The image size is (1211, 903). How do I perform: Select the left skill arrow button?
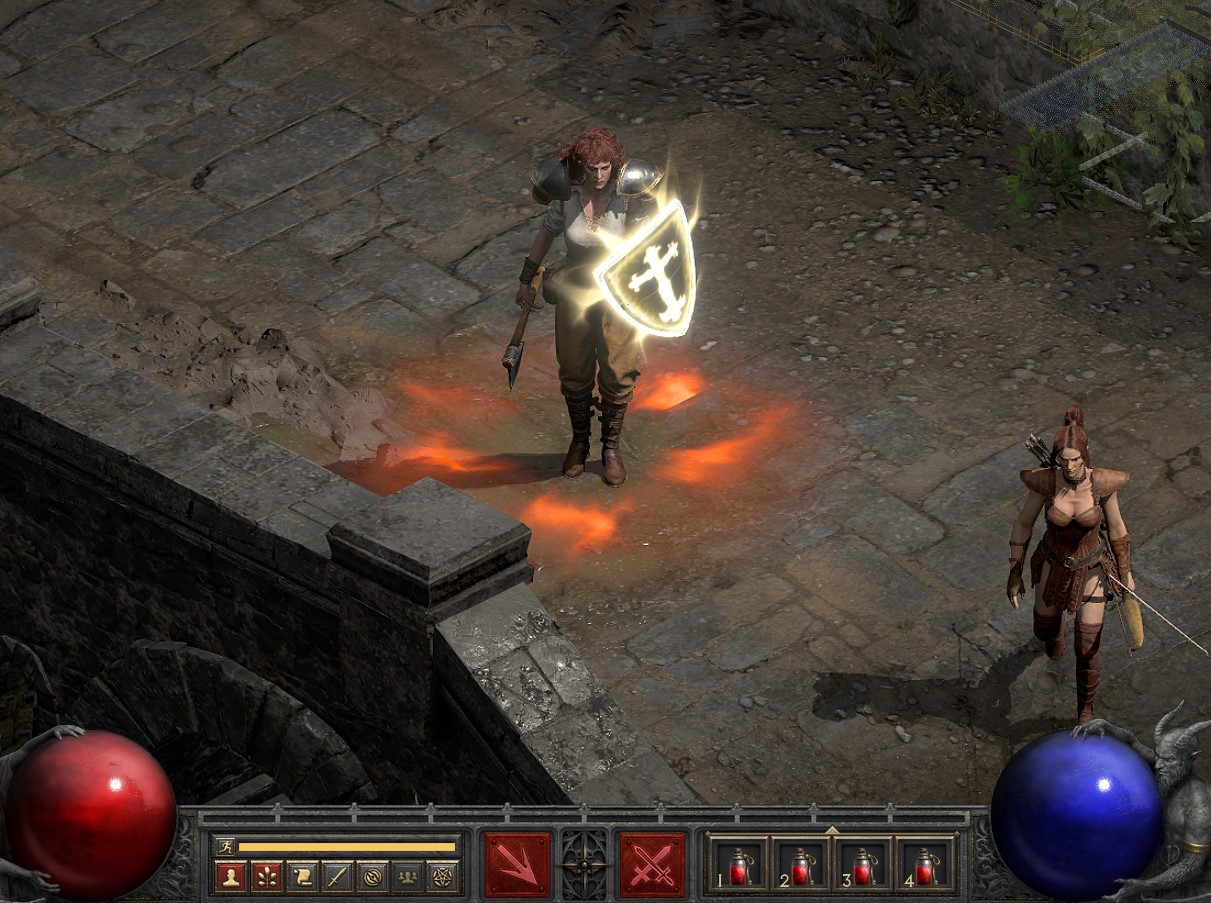(x=518, y=864)
